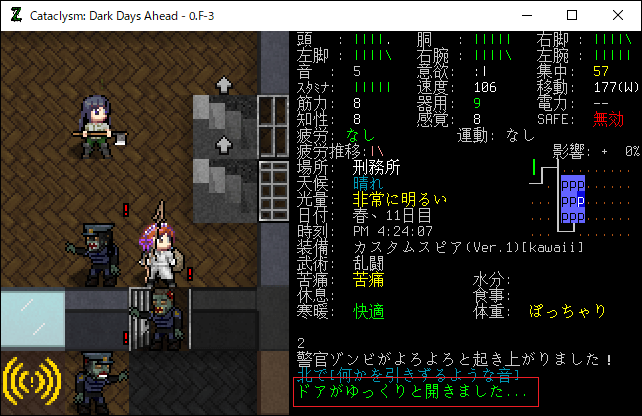The image size is (642, 416).
Task: Maximize the game window
Action: point(572,15)
